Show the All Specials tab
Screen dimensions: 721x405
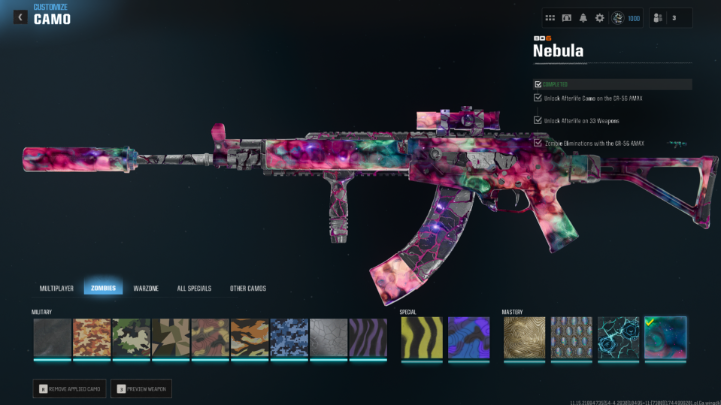[x=193, y=288]
